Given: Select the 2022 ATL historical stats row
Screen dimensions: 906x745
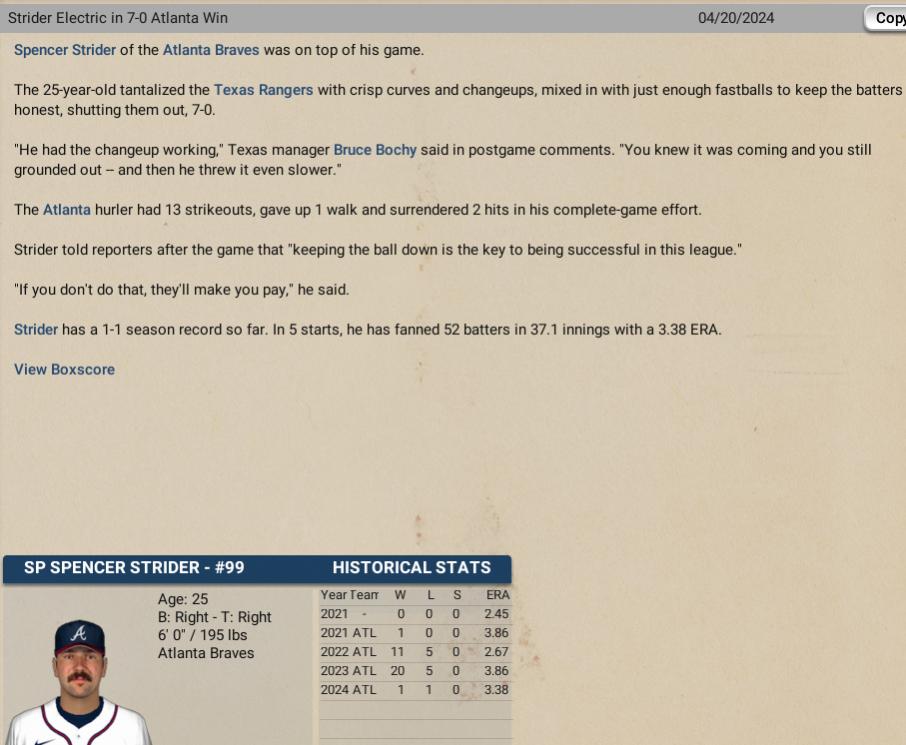Looking at the screenshot, I should (415, 652).
